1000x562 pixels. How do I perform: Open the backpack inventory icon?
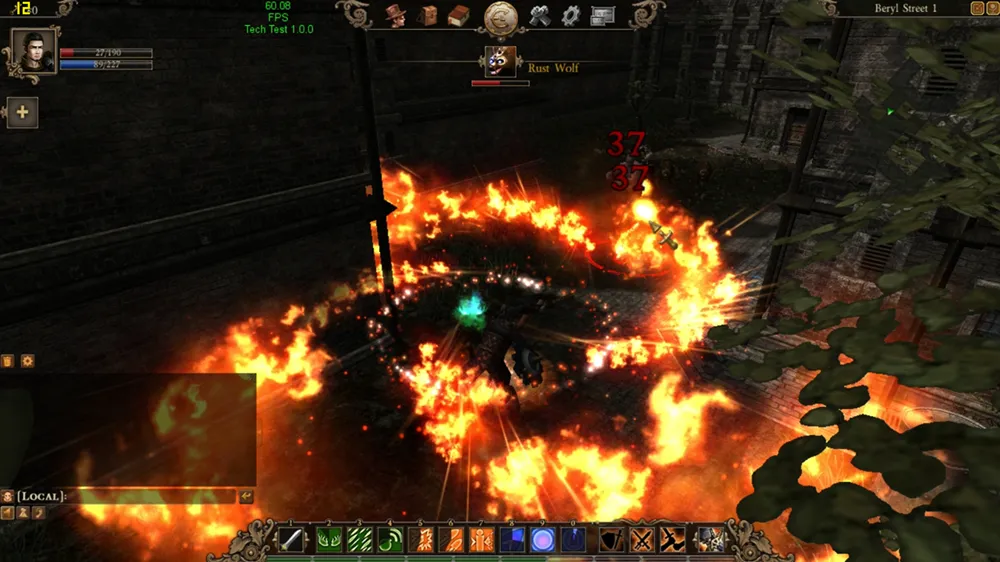[428, 16]
